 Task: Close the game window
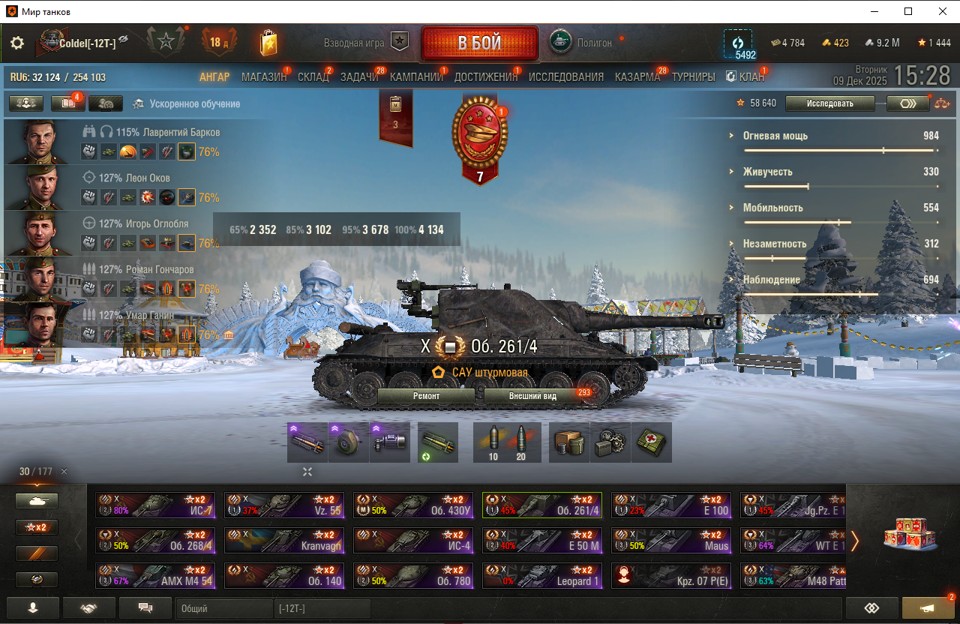click(x=937, y=11)
